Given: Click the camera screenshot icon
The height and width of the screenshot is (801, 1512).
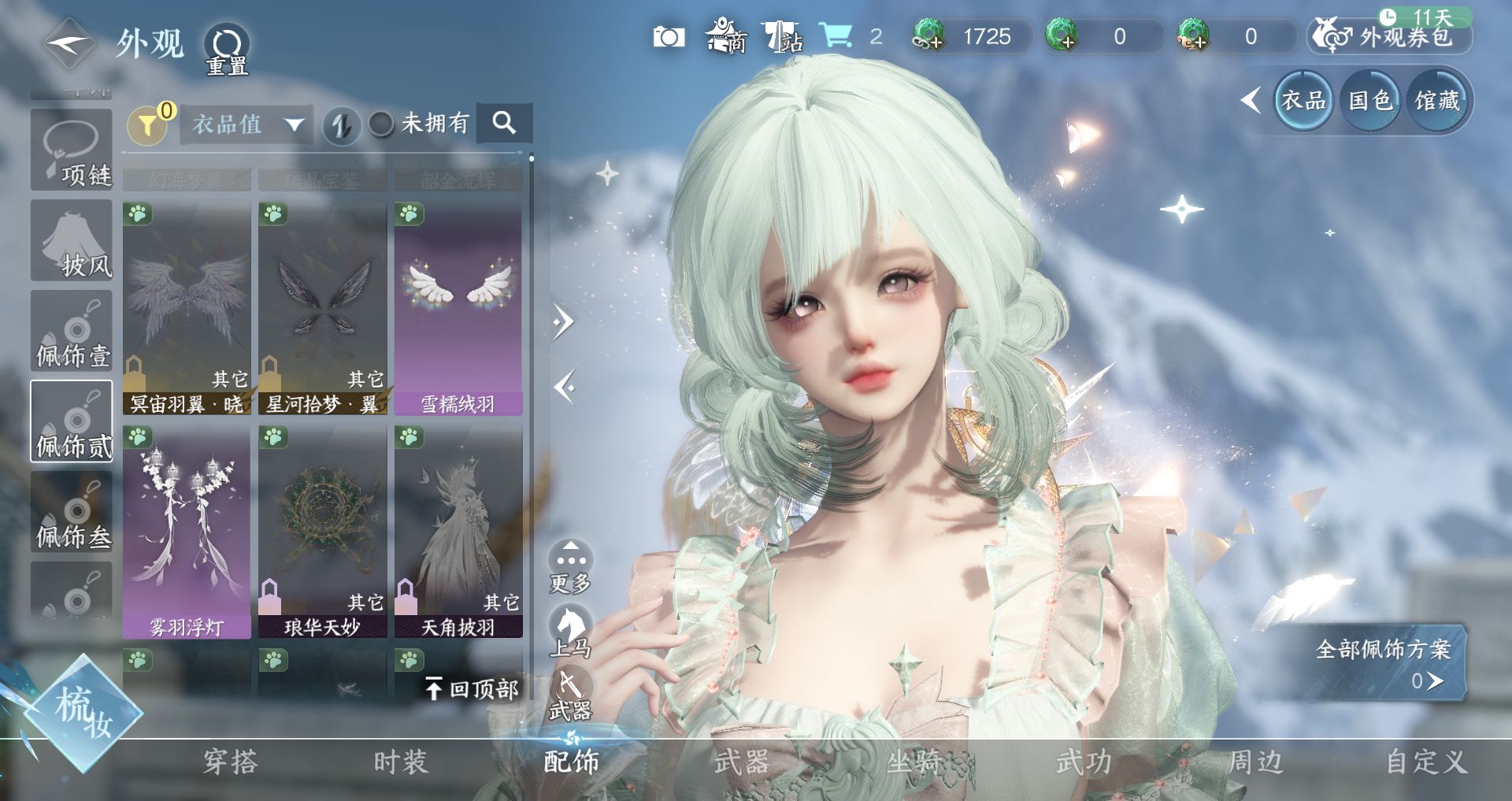Looking at the screenshot, I should point(669,37).
